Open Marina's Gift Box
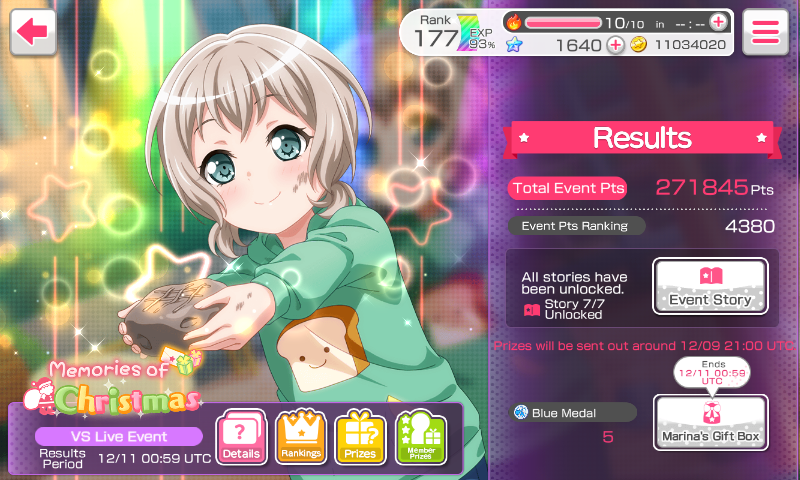Screen dimensions: 800x480 pyautogui.click(x=710, y=422)
